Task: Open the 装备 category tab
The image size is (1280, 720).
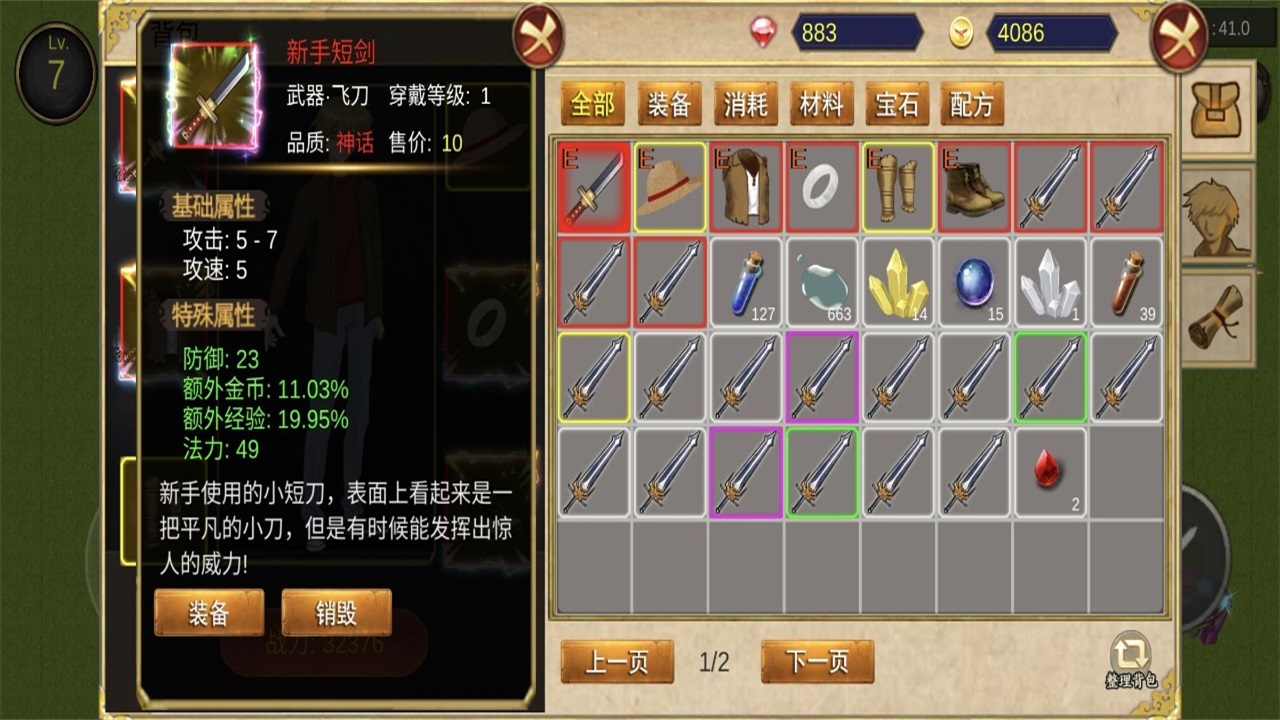Action: pos(669,104)
